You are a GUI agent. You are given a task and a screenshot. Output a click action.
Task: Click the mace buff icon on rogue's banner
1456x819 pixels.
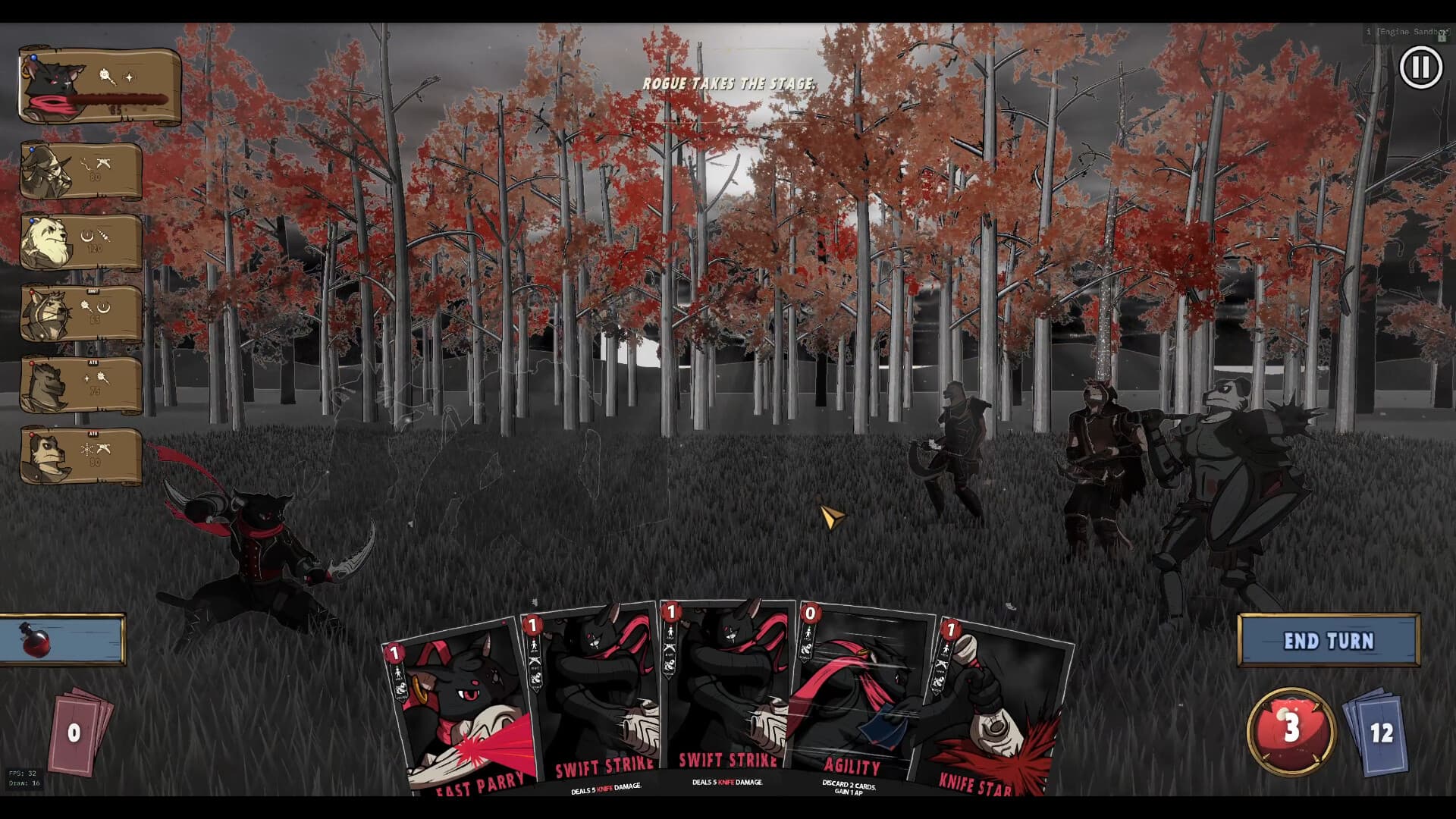click(104, 77)
